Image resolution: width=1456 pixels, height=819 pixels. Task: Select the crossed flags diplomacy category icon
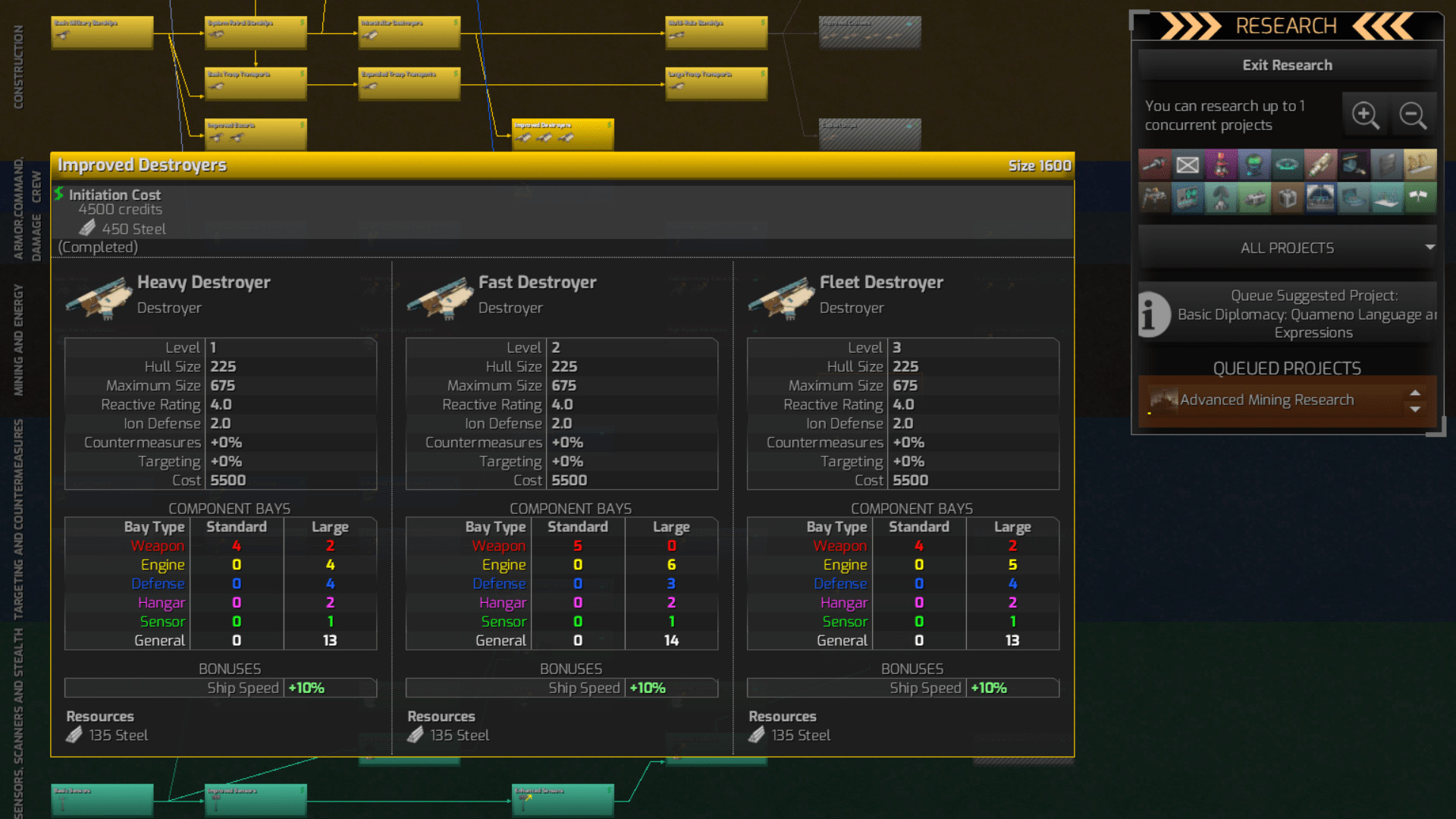1421,198
